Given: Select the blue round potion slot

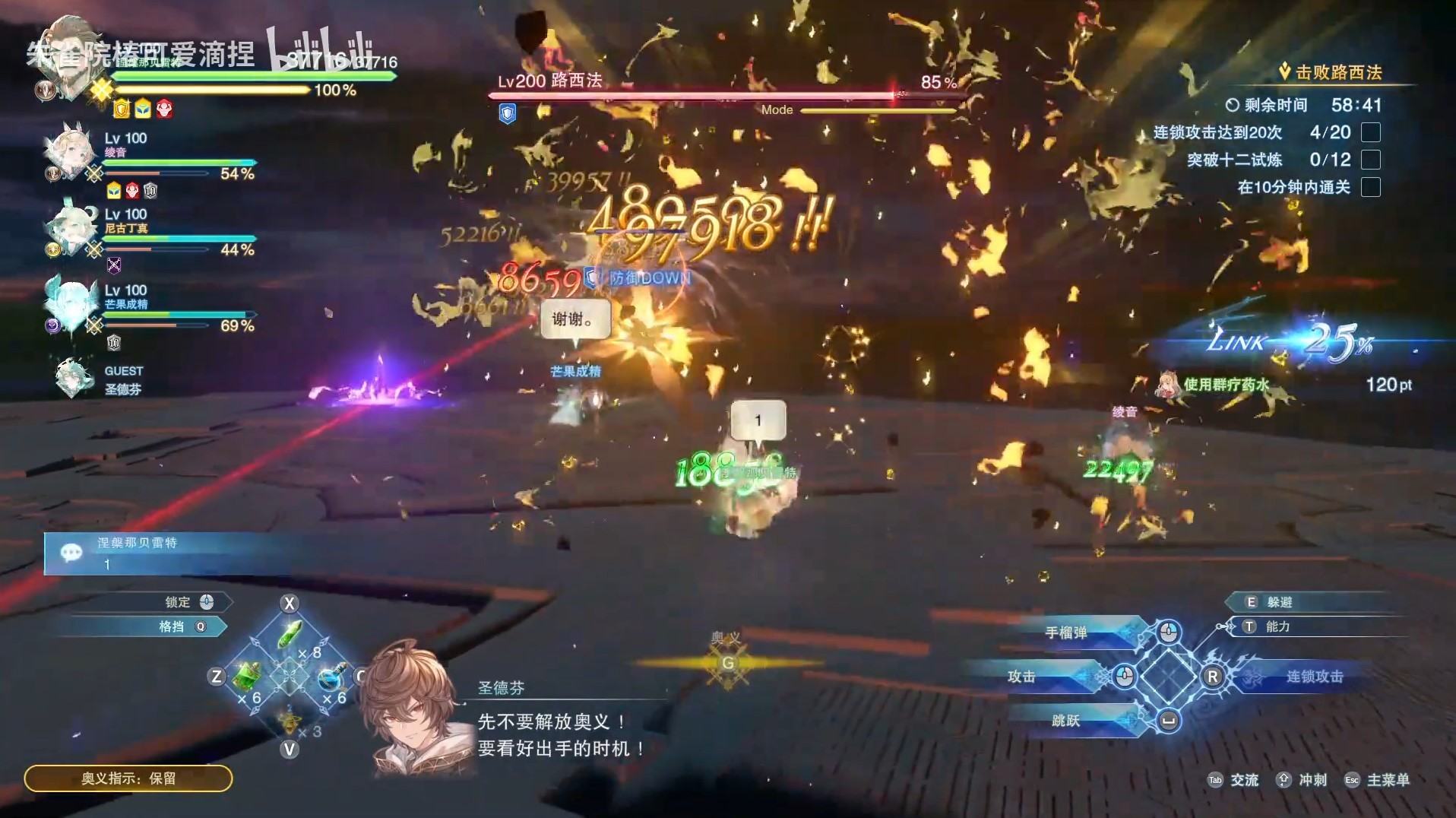Looking at the screenshot, I should [x=330, y=677].
